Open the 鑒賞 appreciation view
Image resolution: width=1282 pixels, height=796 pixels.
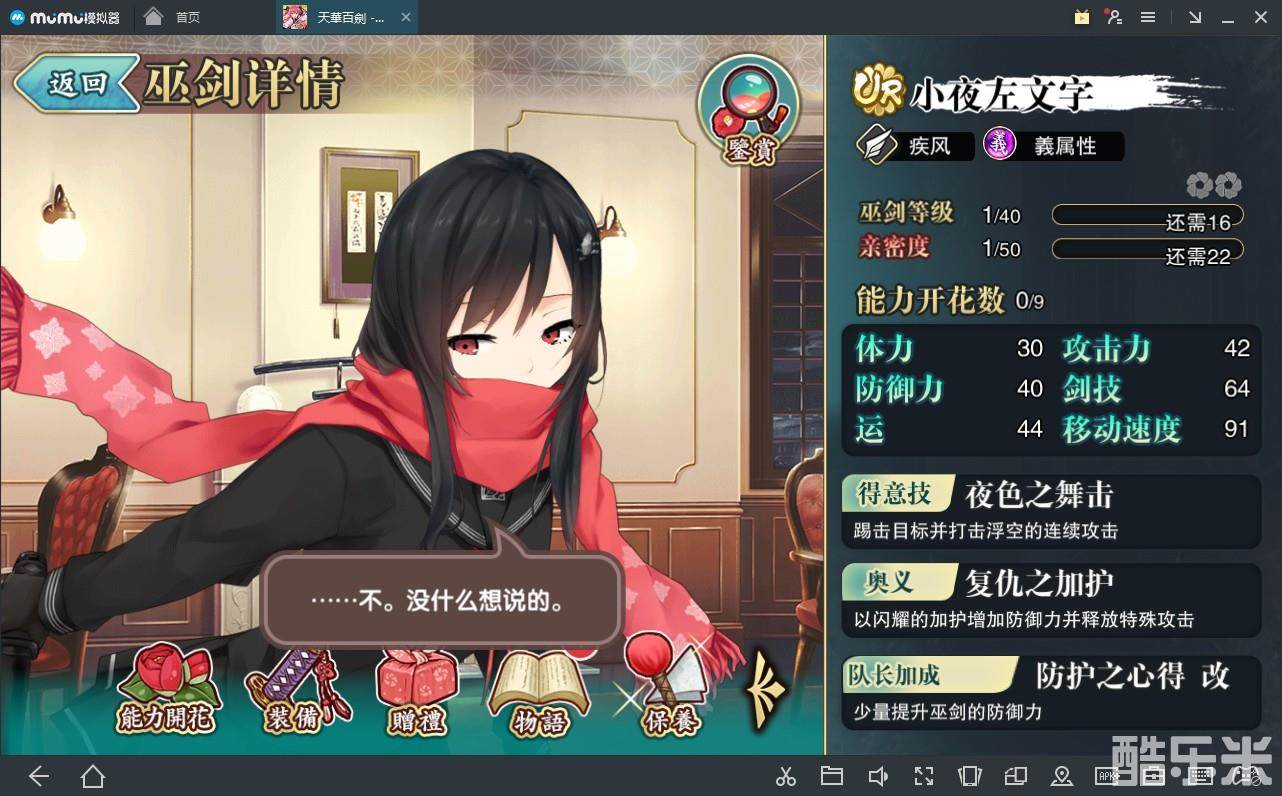pyautogui.click(x=748, y=110)
